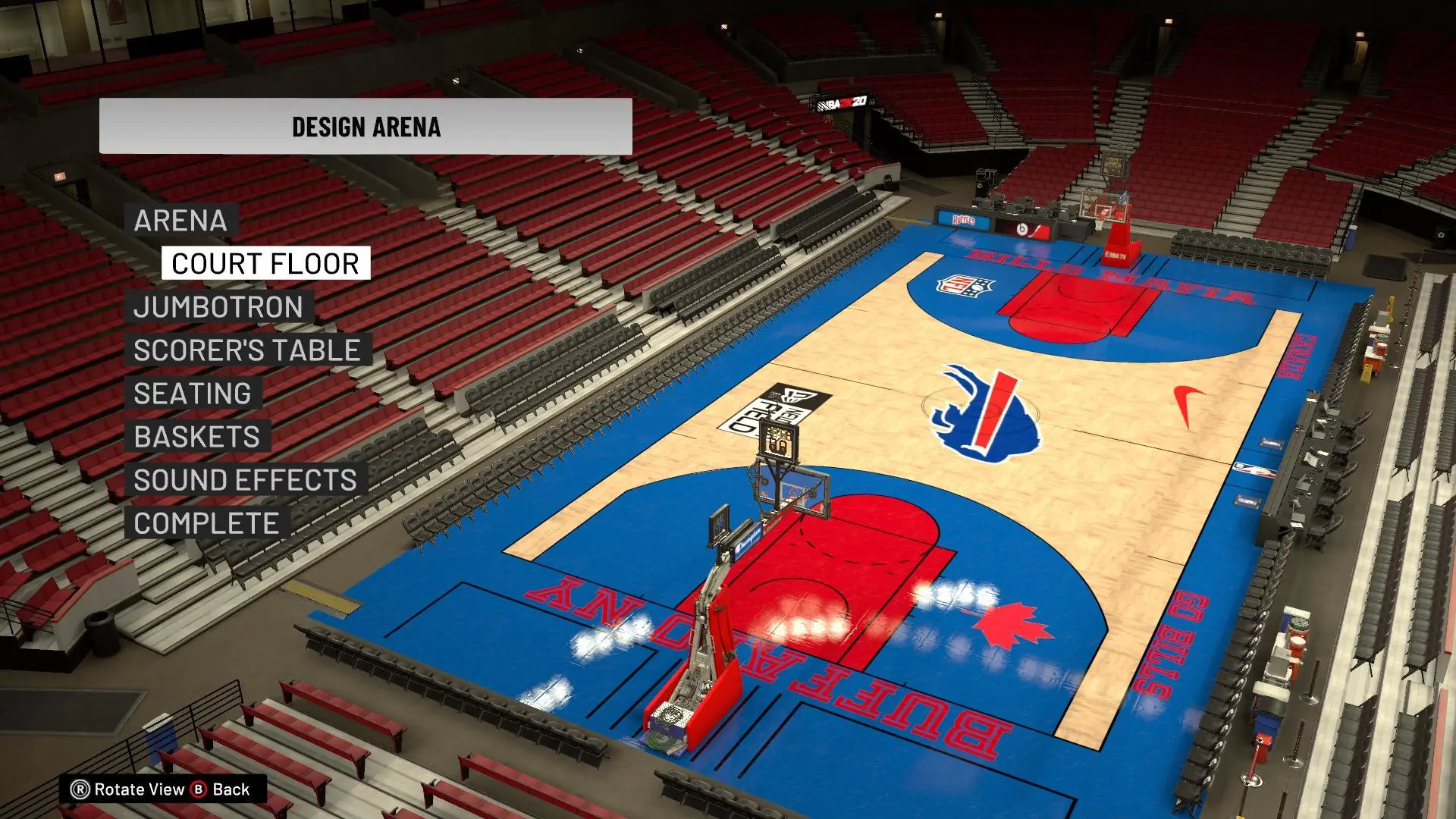Select Baskets from the menu
Screen dimensions: 1456x819
[197, 437]
